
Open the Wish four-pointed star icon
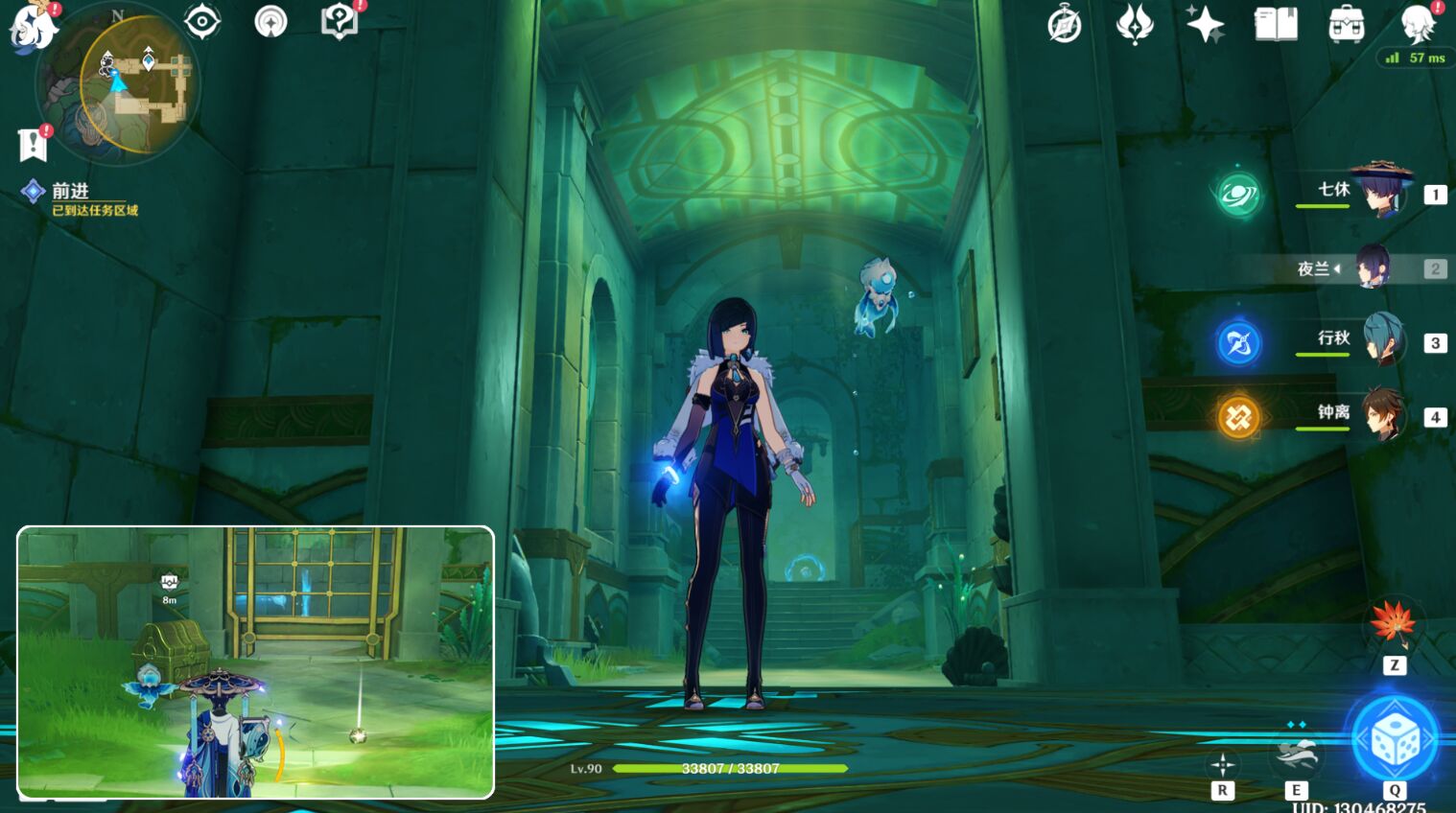pyautogui.click(x=1205, y=24)
